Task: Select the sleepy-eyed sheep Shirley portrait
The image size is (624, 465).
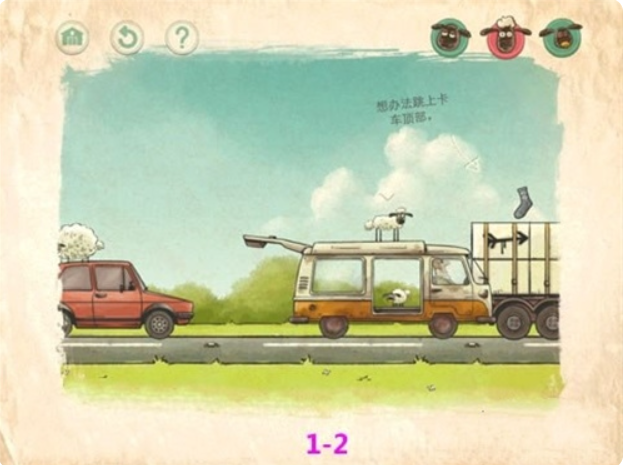Action: tap(450, 37)
